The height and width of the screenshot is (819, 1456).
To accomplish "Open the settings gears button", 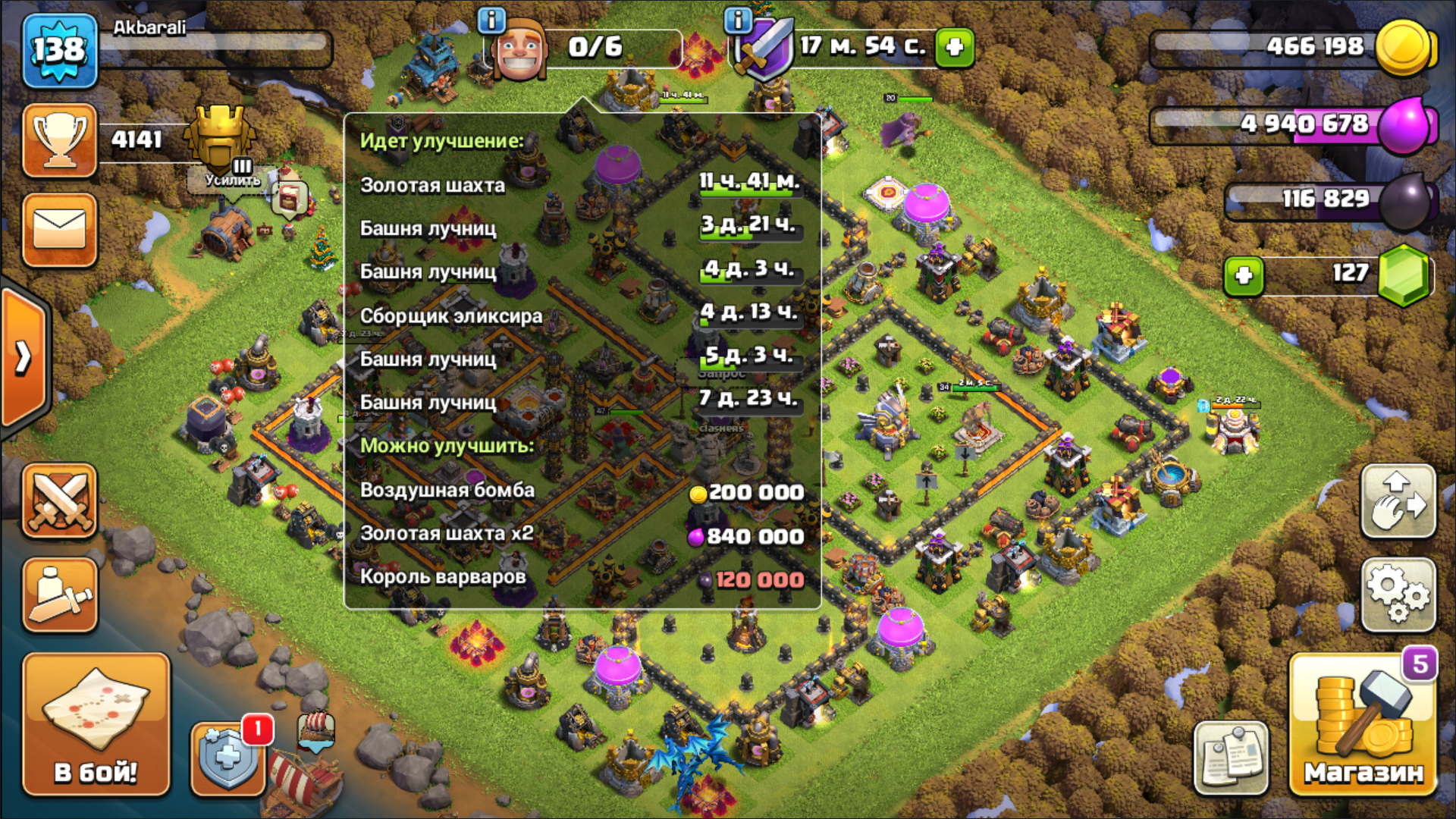I will (x=1398, y=595).
